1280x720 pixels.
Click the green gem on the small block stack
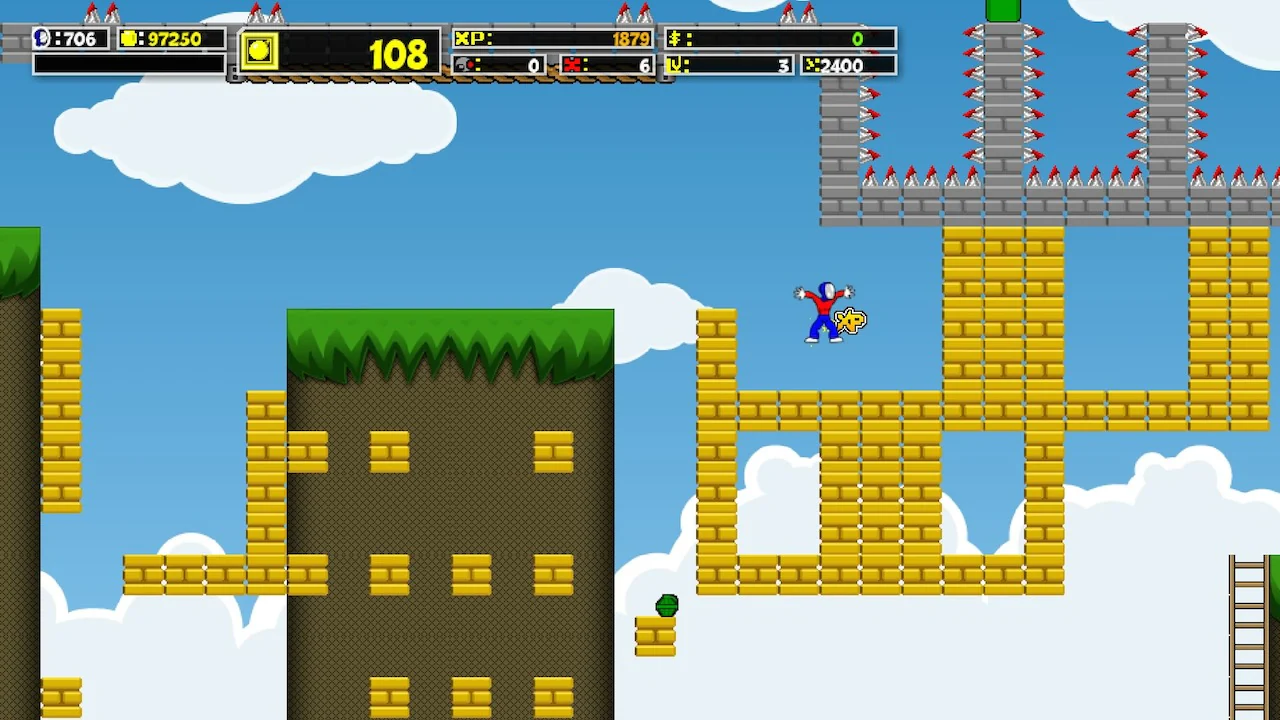point(665,604)
